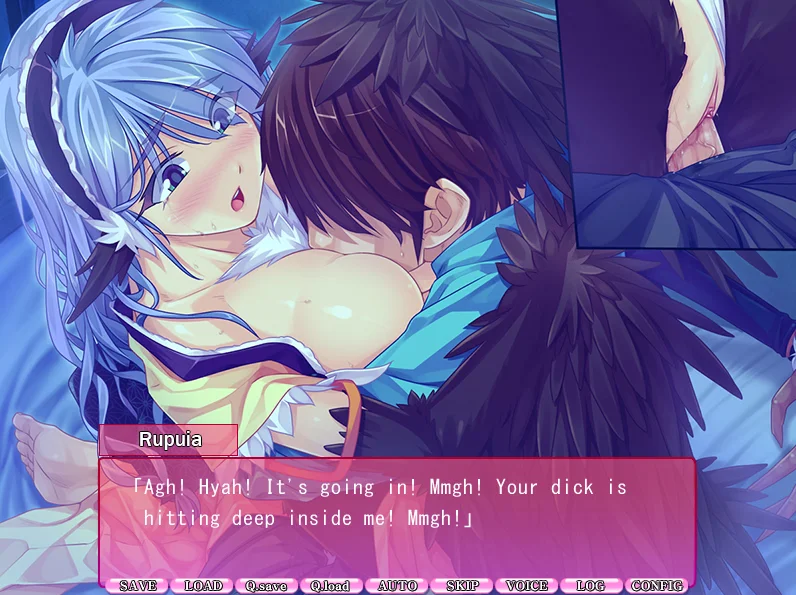Open the SAVE menu
The width and height of the screenshot is (796, 595).
click(138, 586)
